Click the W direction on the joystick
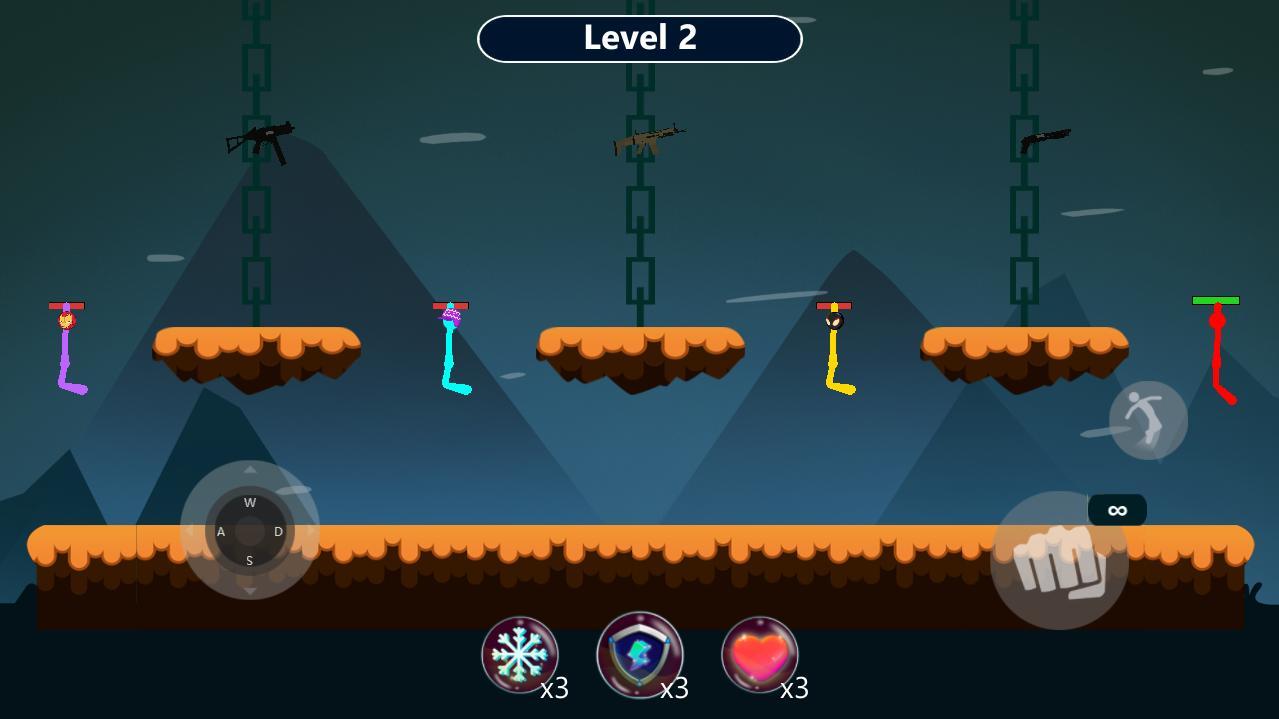This screenshot has width=1279, height=719. click(x=250, y=502)
